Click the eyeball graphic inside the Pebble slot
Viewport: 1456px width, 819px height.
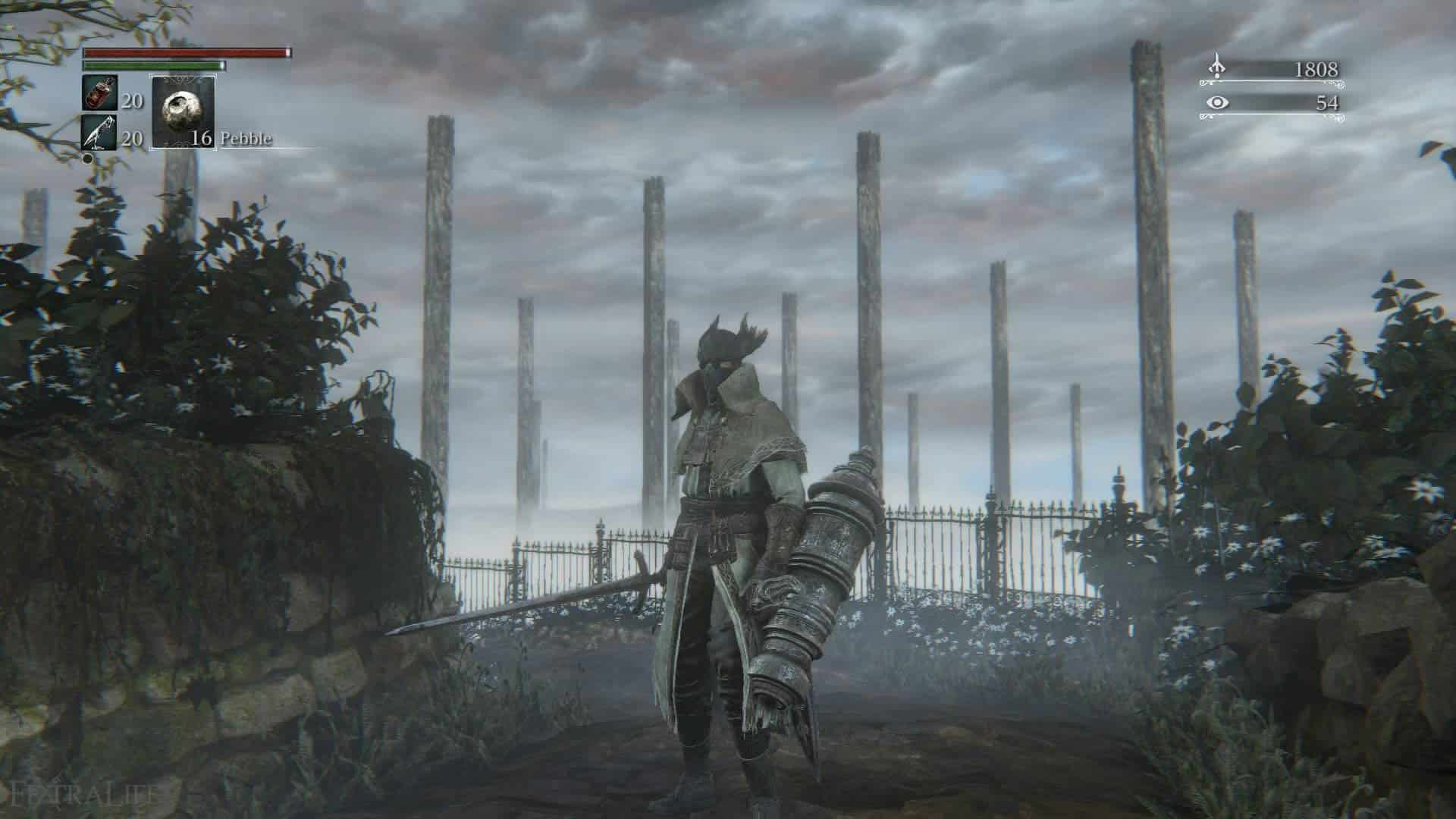(x=183, y=109)
